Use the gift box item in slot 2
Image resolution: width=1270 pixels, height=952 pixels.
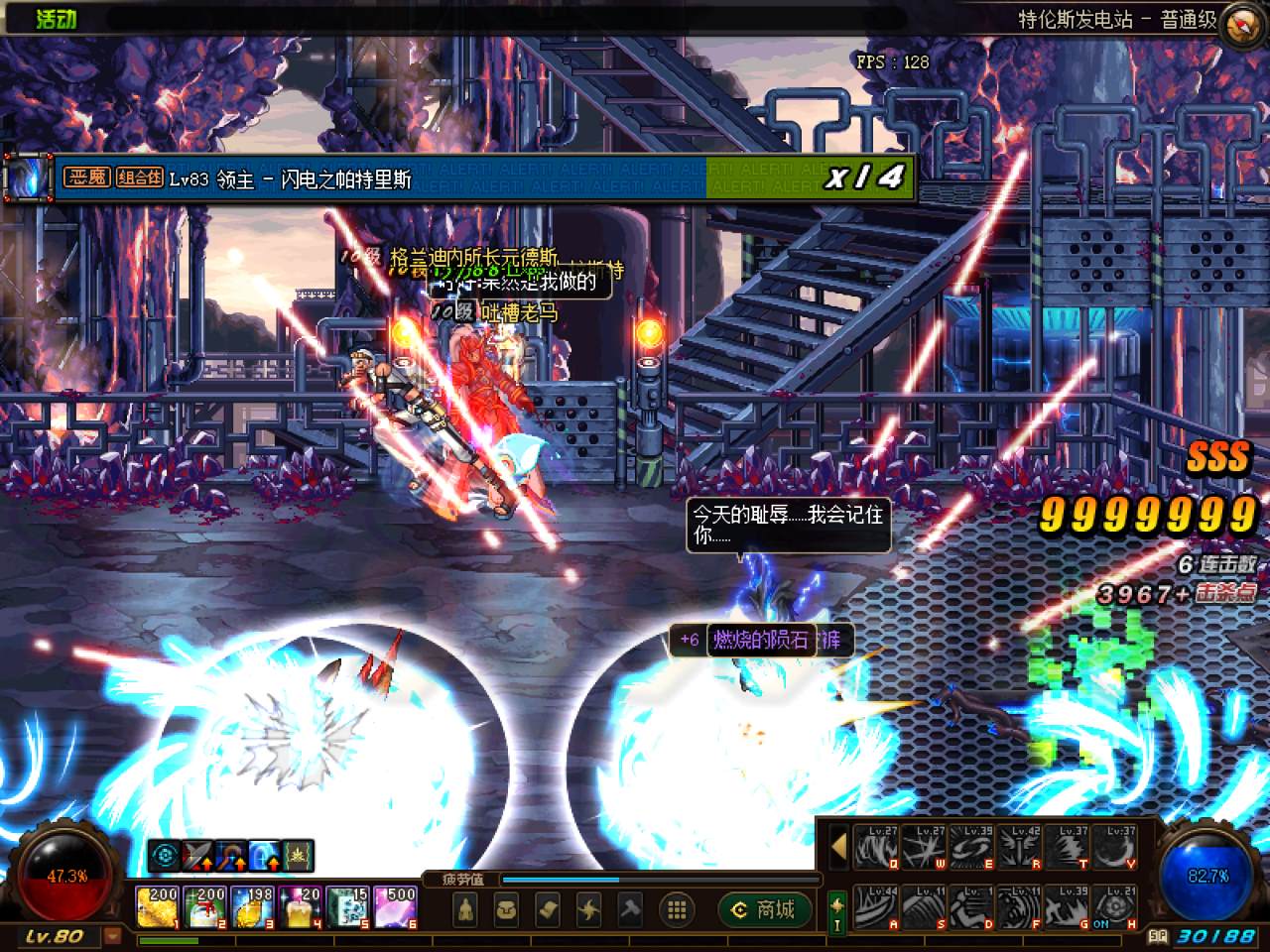point(204,907)
